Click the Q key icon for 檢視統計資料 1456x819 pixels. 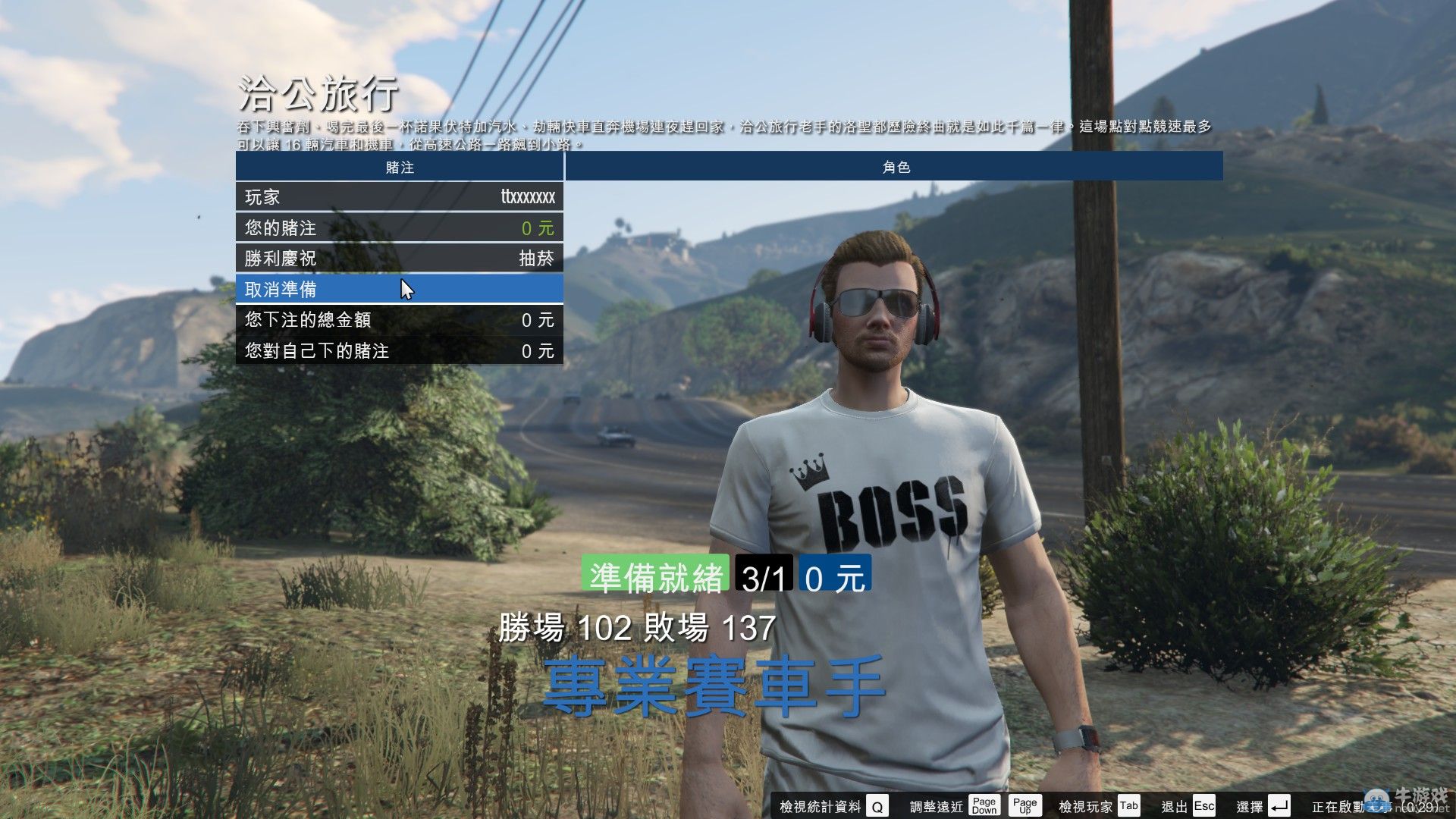[877, 806]
